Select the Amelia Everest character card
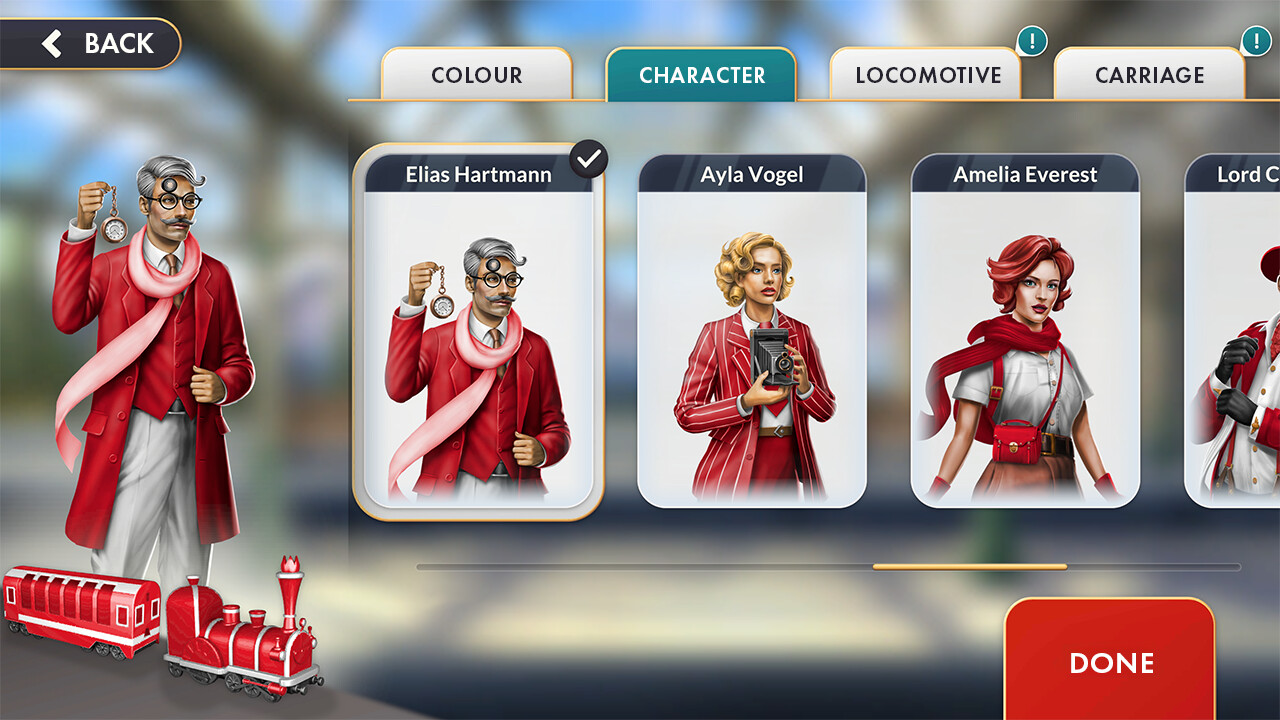 pyautogui.click(x=1025, y=332)
